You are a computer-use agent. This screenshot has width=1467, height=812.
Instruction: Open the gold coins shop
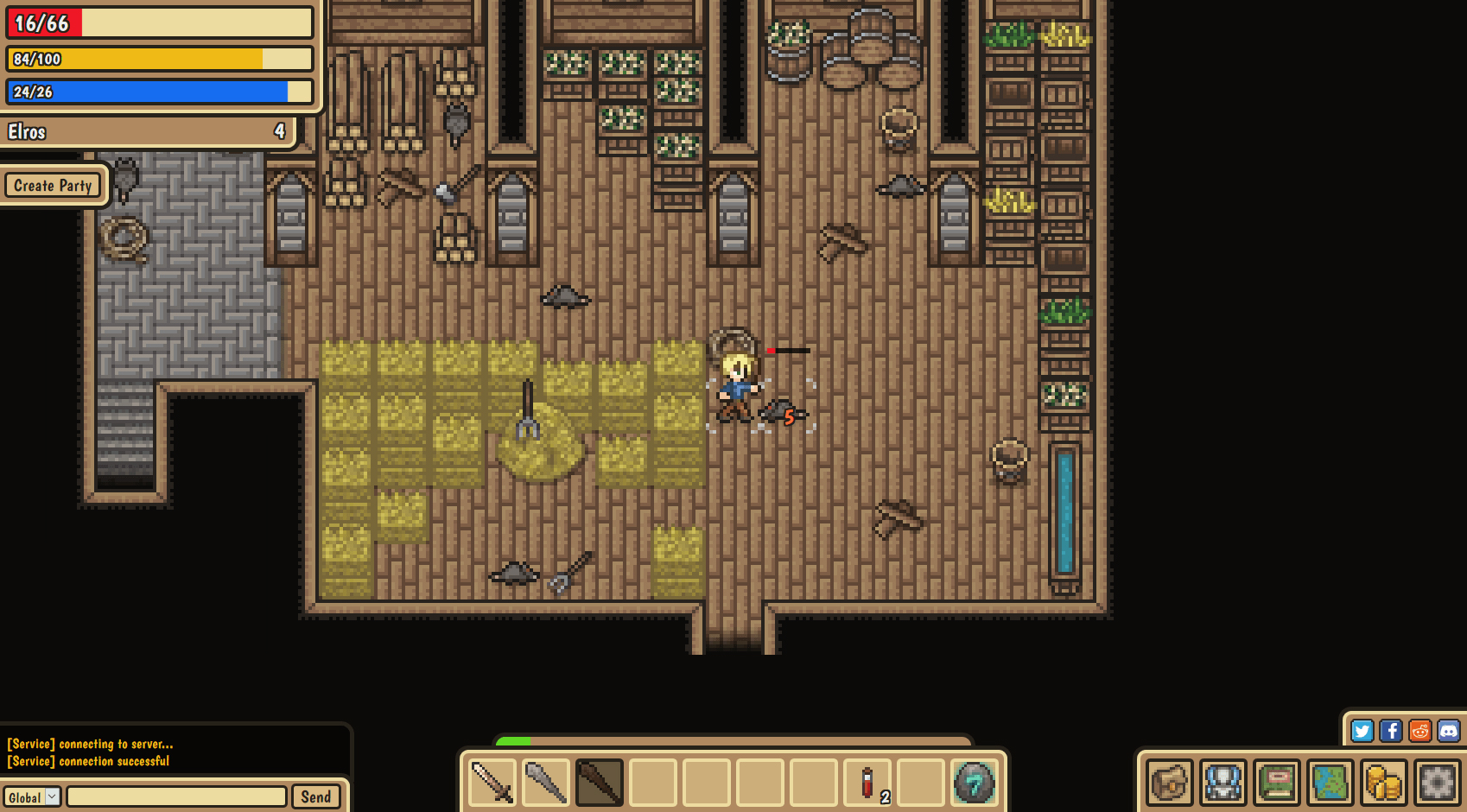coord(1384,783)
